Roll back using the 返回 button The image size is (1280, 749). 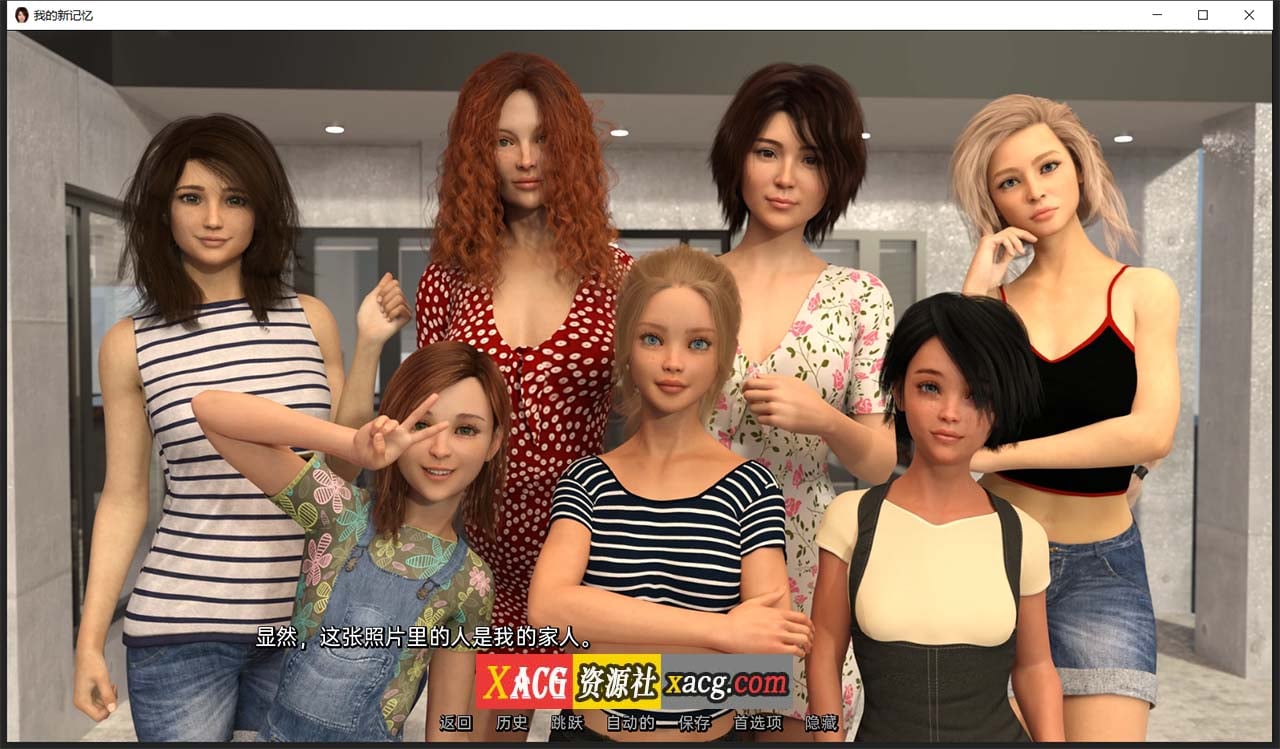pos(456,722)
